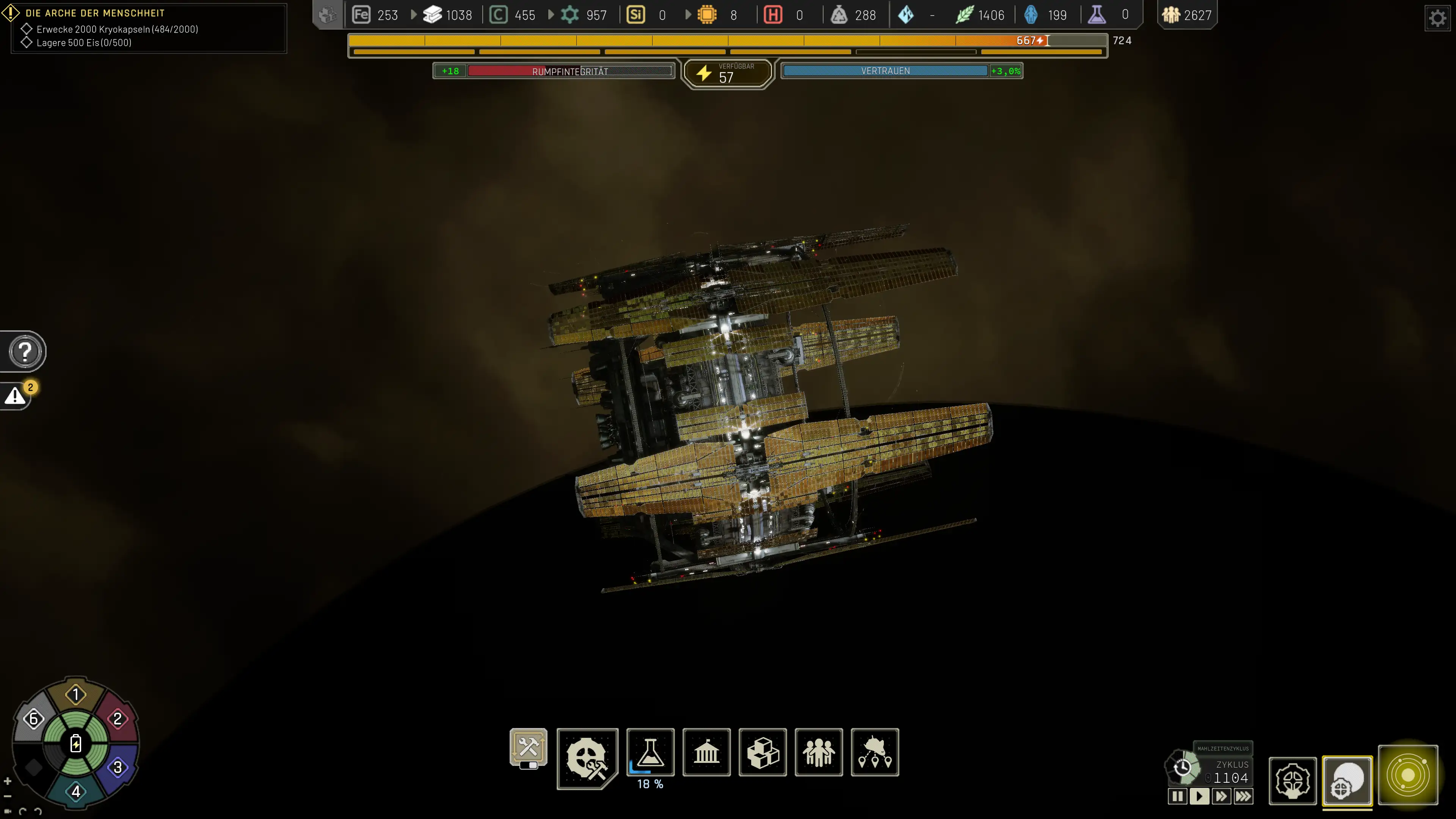Open the ship fleet missions menu
Screen dimensions: 1456x819
click(874, 752)
